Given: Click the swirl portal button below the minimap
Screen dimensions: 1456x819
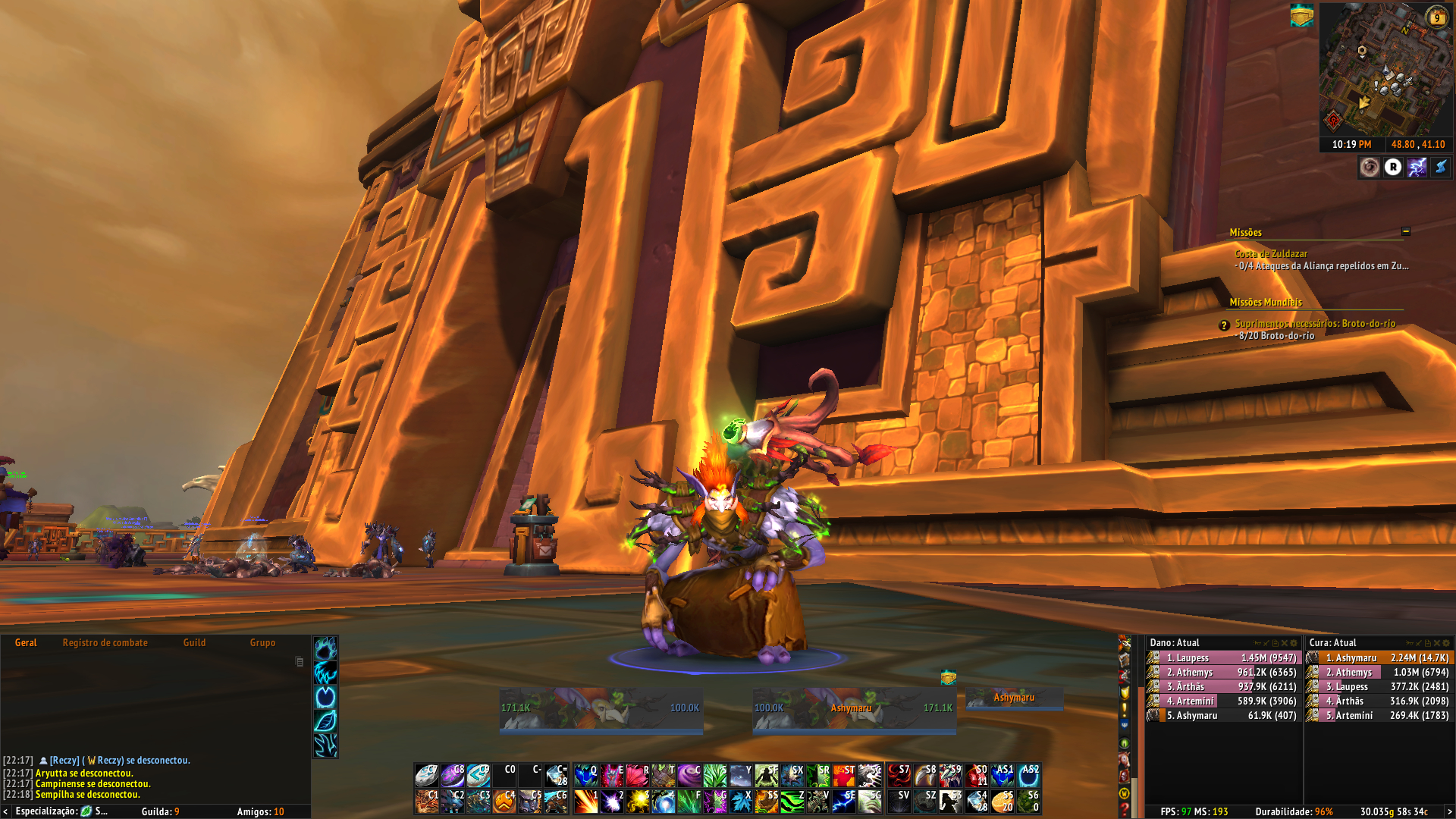Looking at the screenshot, I should click(x=1370, y=167).
